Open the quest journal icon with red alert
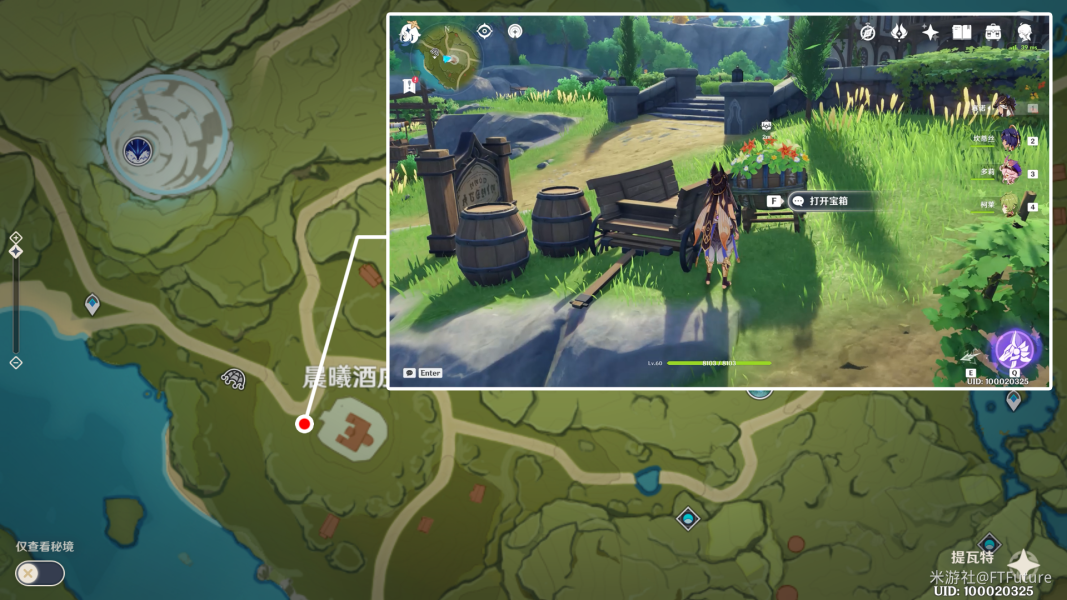The width and height of the screenshot is (1067, 600). tap(409, 87)
